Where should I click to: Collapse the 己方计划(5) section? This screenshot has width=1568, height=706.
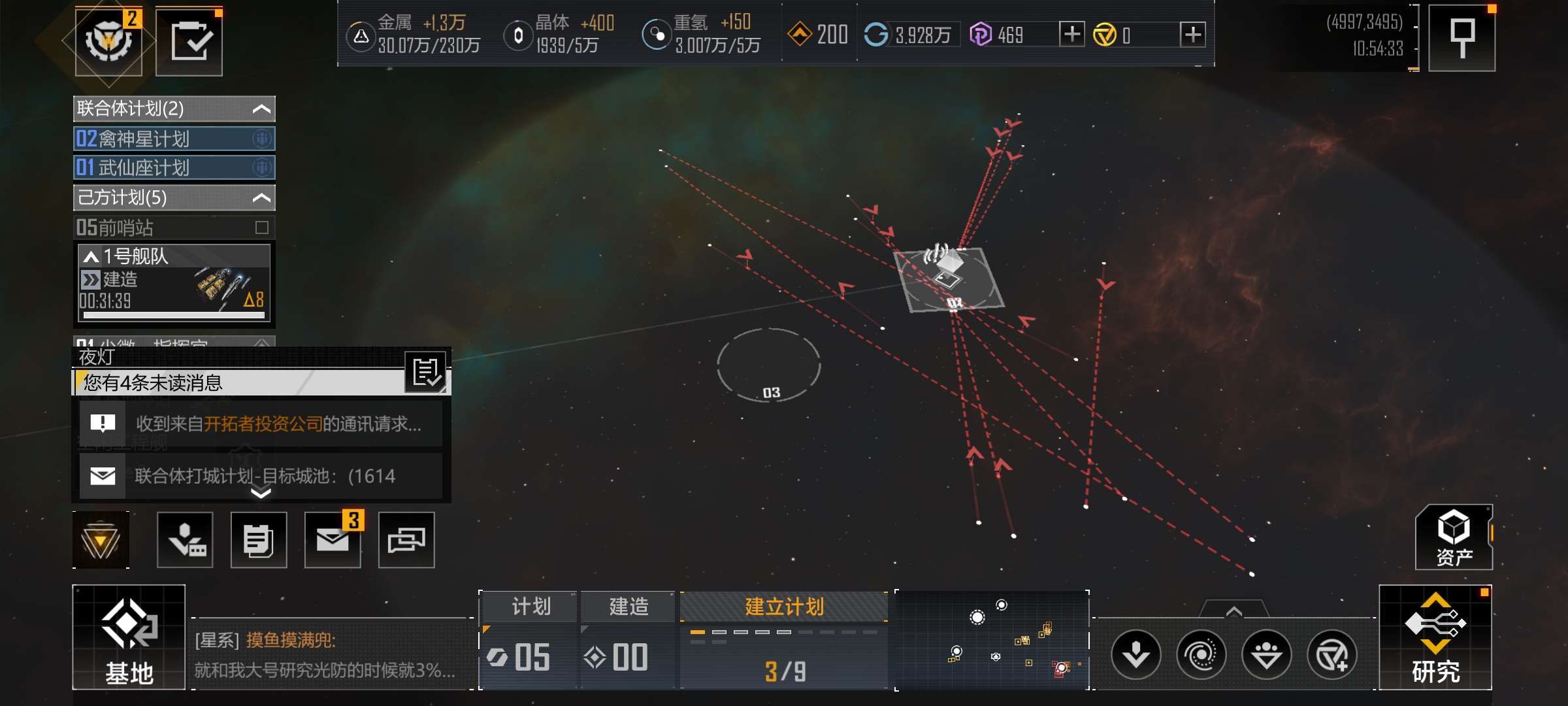tap(261, 197)
